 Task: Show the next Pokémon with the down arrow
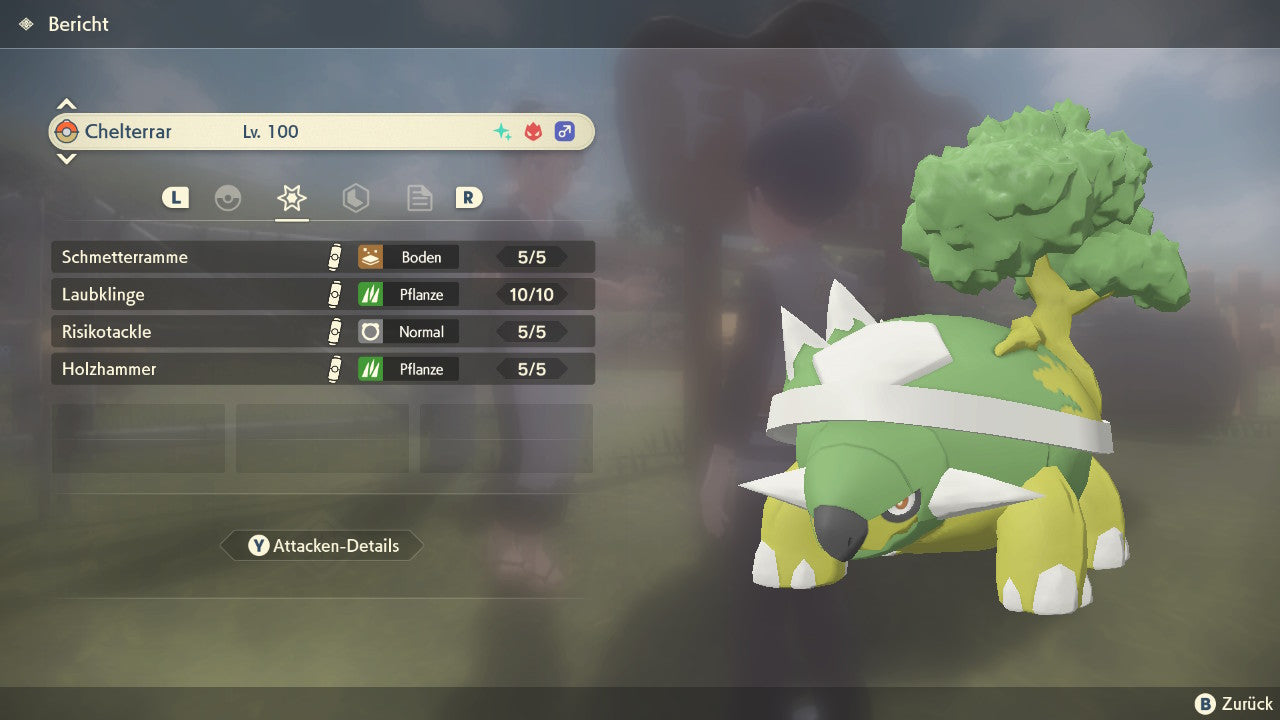pyautogui.click(x=66, y=158)
